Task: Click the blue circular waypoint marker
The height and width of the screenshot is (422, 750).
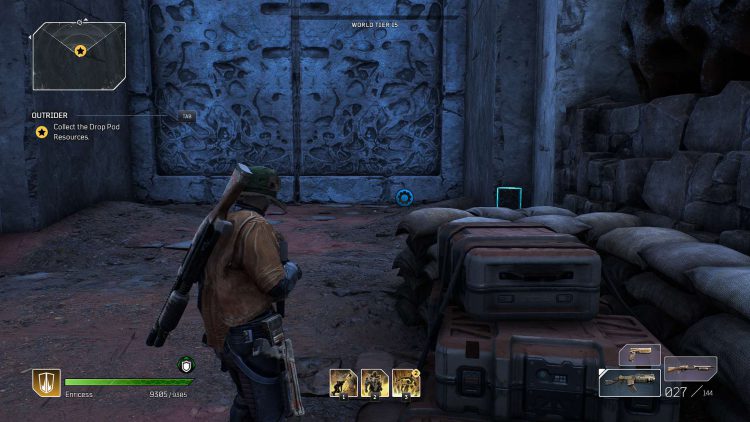Action: [404, 198]
